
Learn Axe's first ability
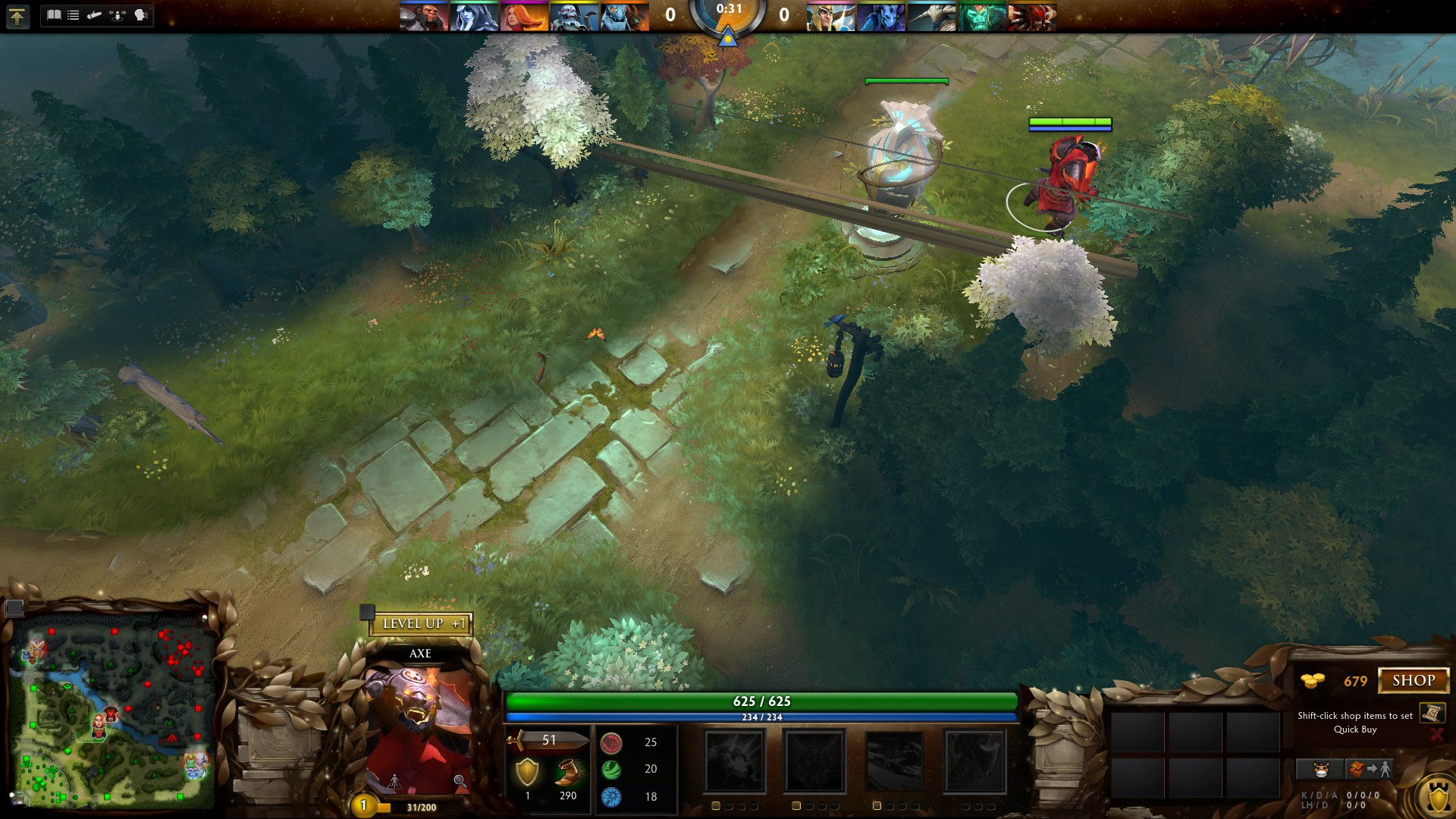pos(735,761)
